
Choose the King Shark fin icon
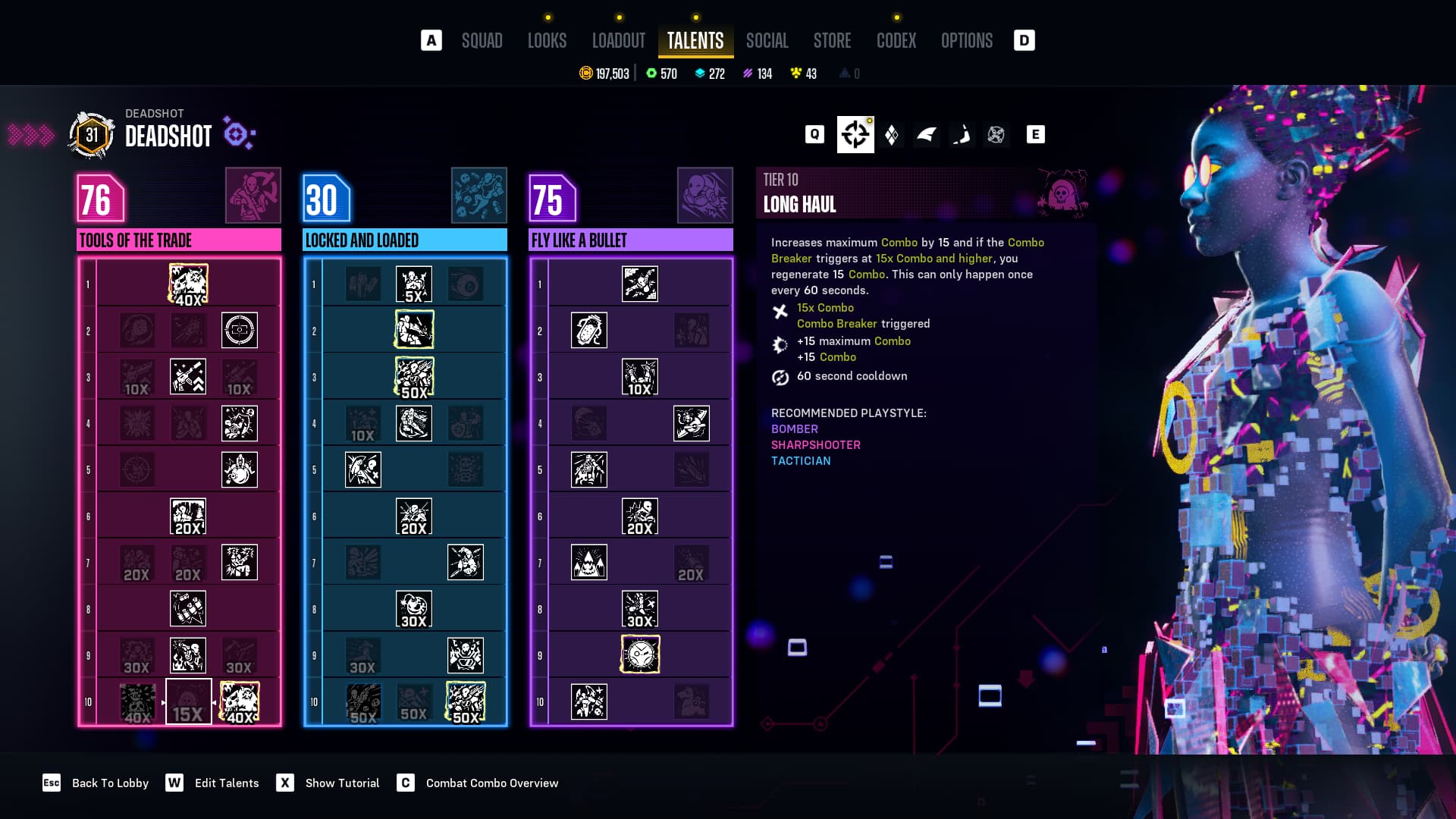click(926, 135)
